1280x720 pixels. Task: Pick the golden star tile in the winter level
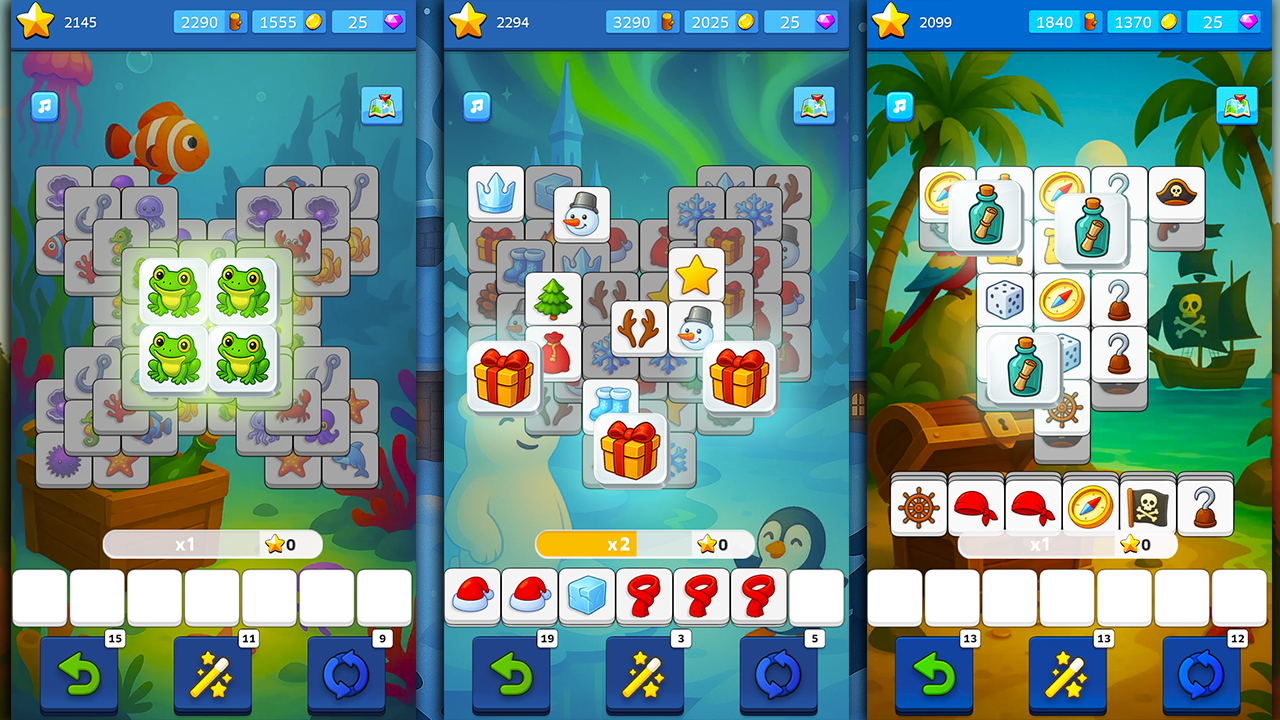696,272
